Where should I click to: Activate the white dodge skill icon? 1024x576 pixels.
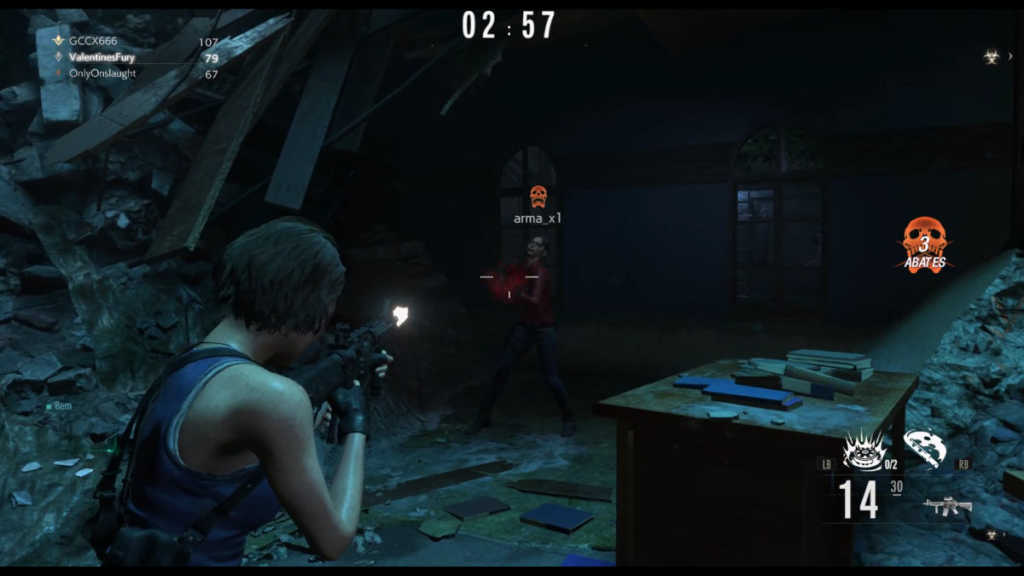[924, 447]
